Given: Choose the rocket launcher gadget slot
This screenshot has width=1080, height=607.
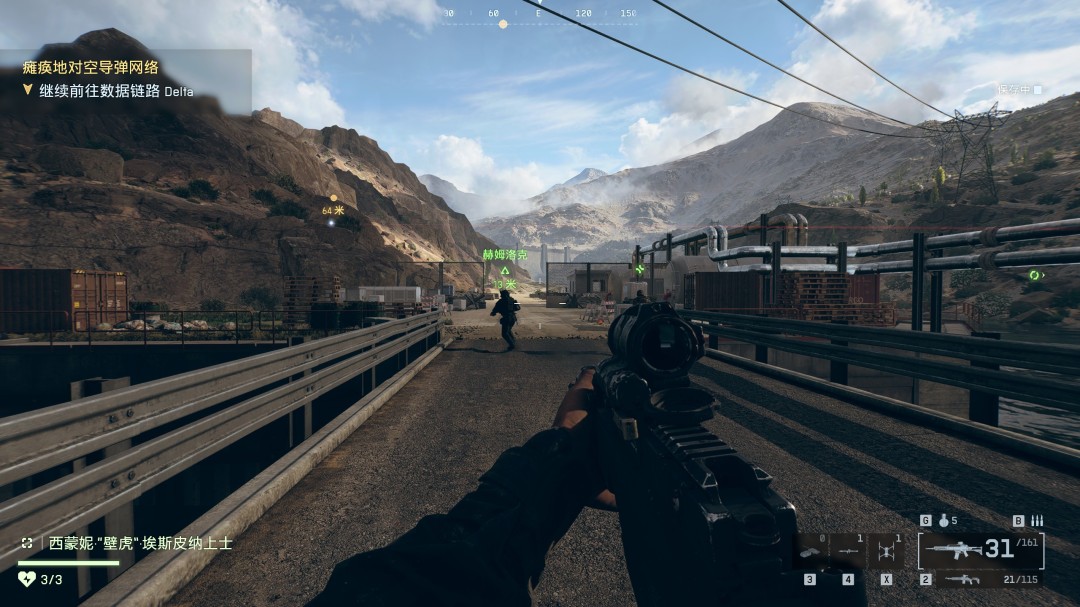Looking at the screenshot, I should point(849,549).
